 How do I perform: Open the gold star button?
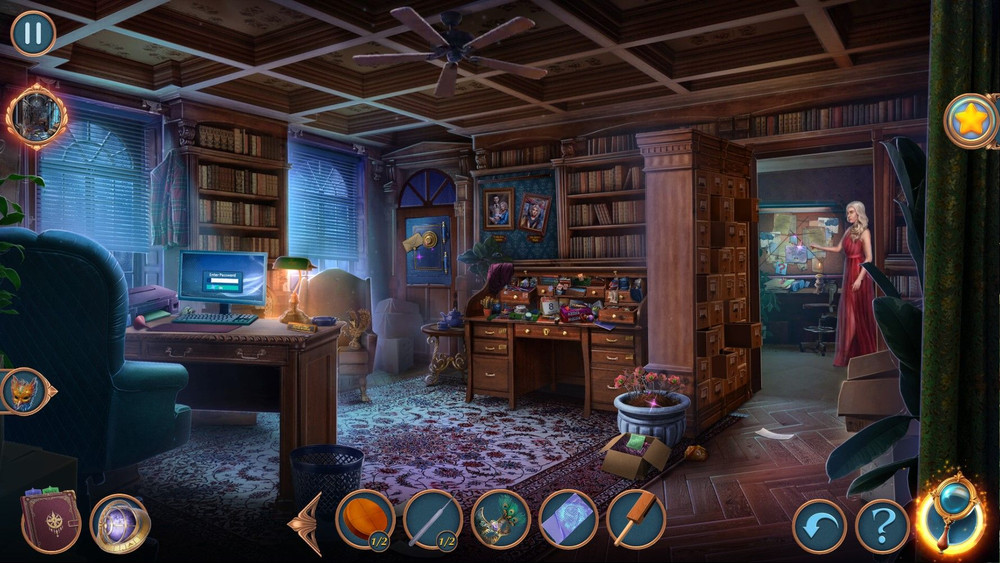[x=970, y=121]
